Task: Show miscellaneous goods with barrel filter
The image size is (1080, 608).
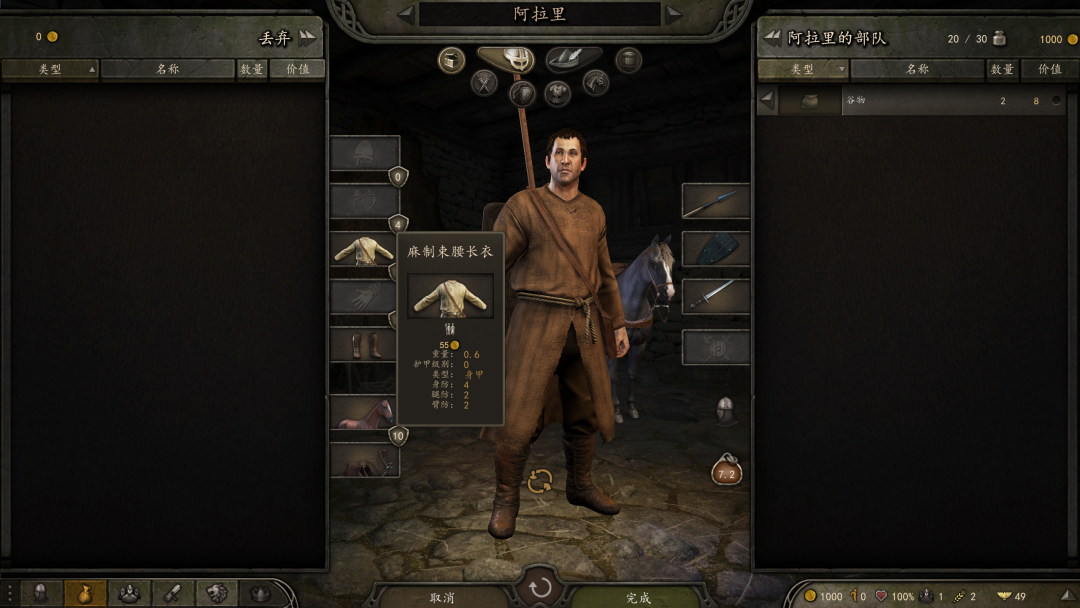Action: pyautogui.click(x=628, y=60)
